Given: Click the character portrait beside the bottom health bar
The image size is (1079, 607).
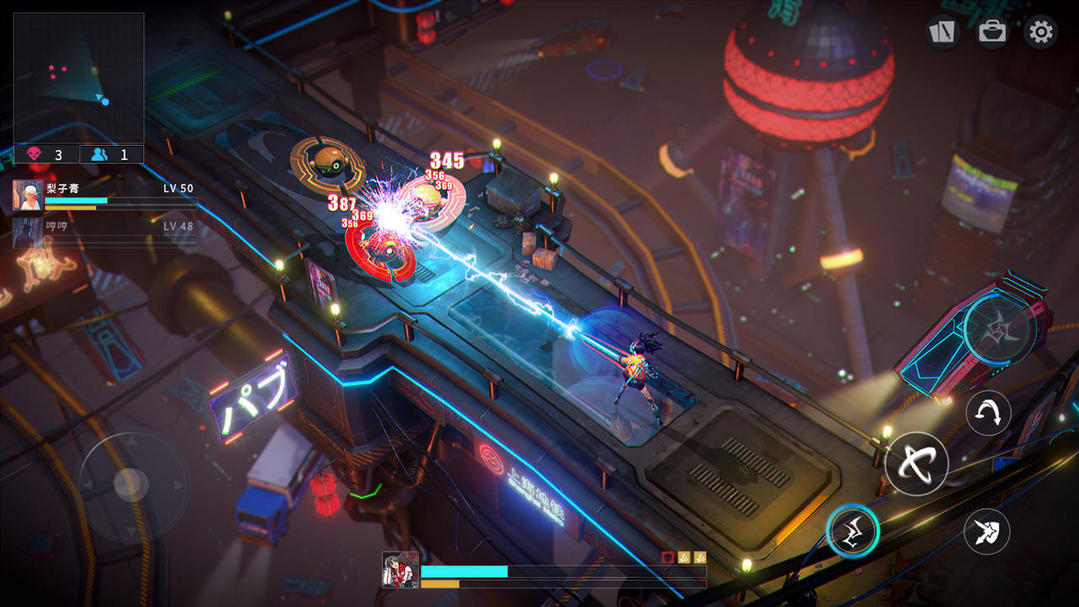Looking at the screenshot, I should (x=400, y=570).
